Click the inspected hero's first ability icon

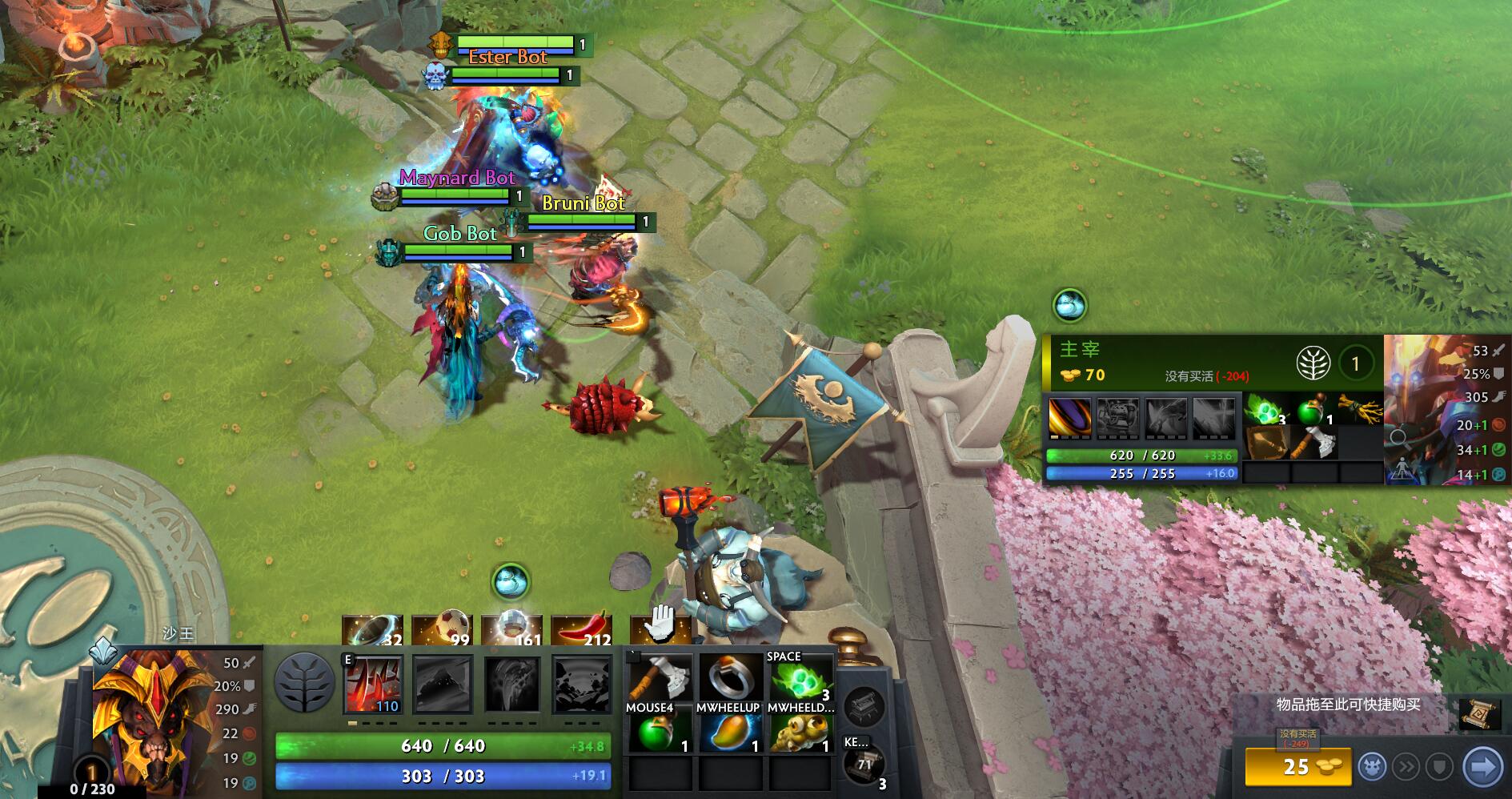(x=1069, y=418)
